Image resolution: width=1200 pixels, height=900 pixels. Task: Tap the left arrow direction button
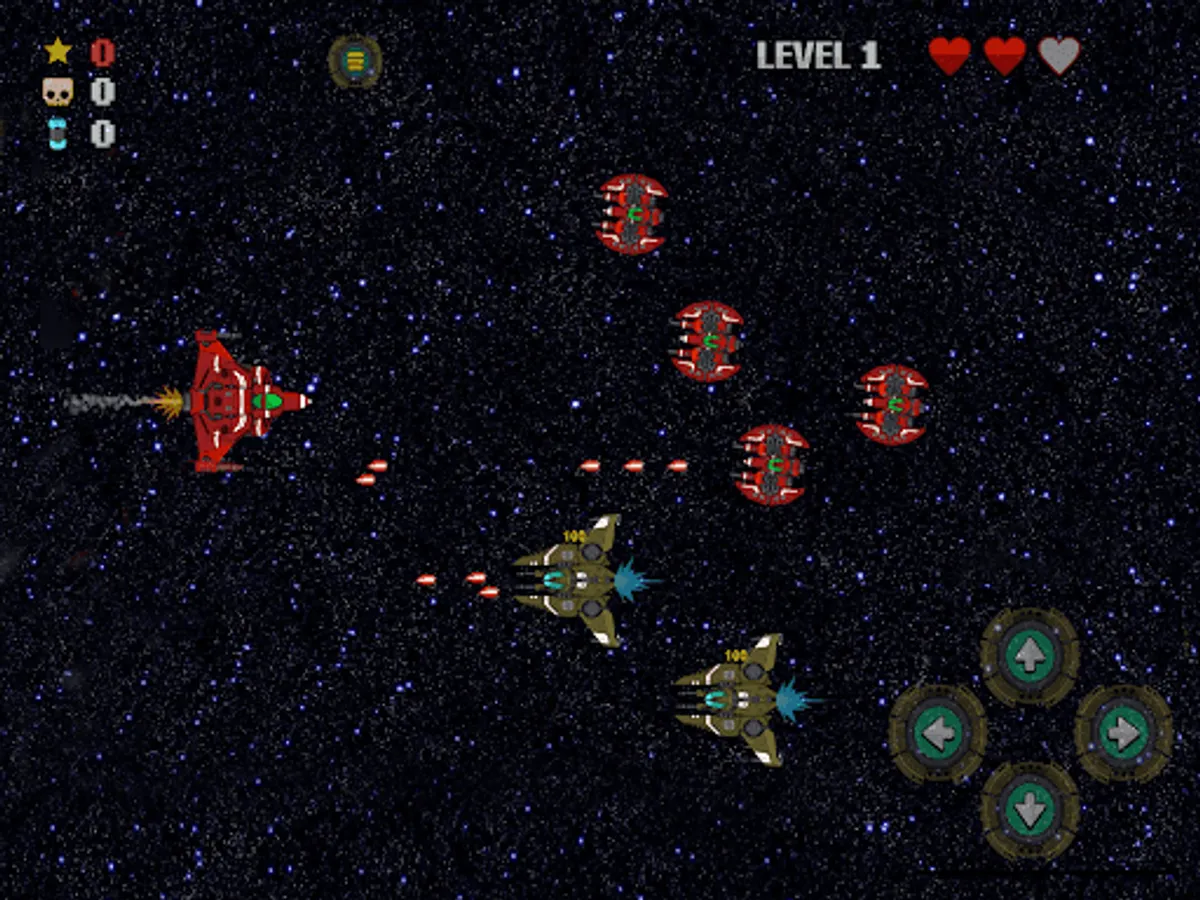coord(938,734)
